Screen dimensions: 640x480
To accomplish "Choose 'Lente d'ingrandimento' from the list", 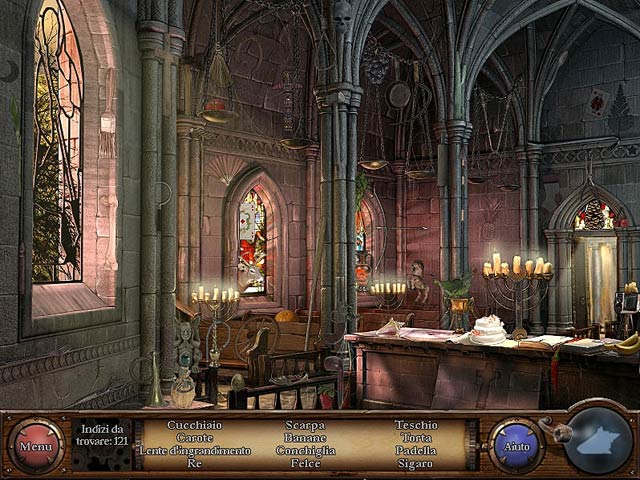I will point(195,451).
